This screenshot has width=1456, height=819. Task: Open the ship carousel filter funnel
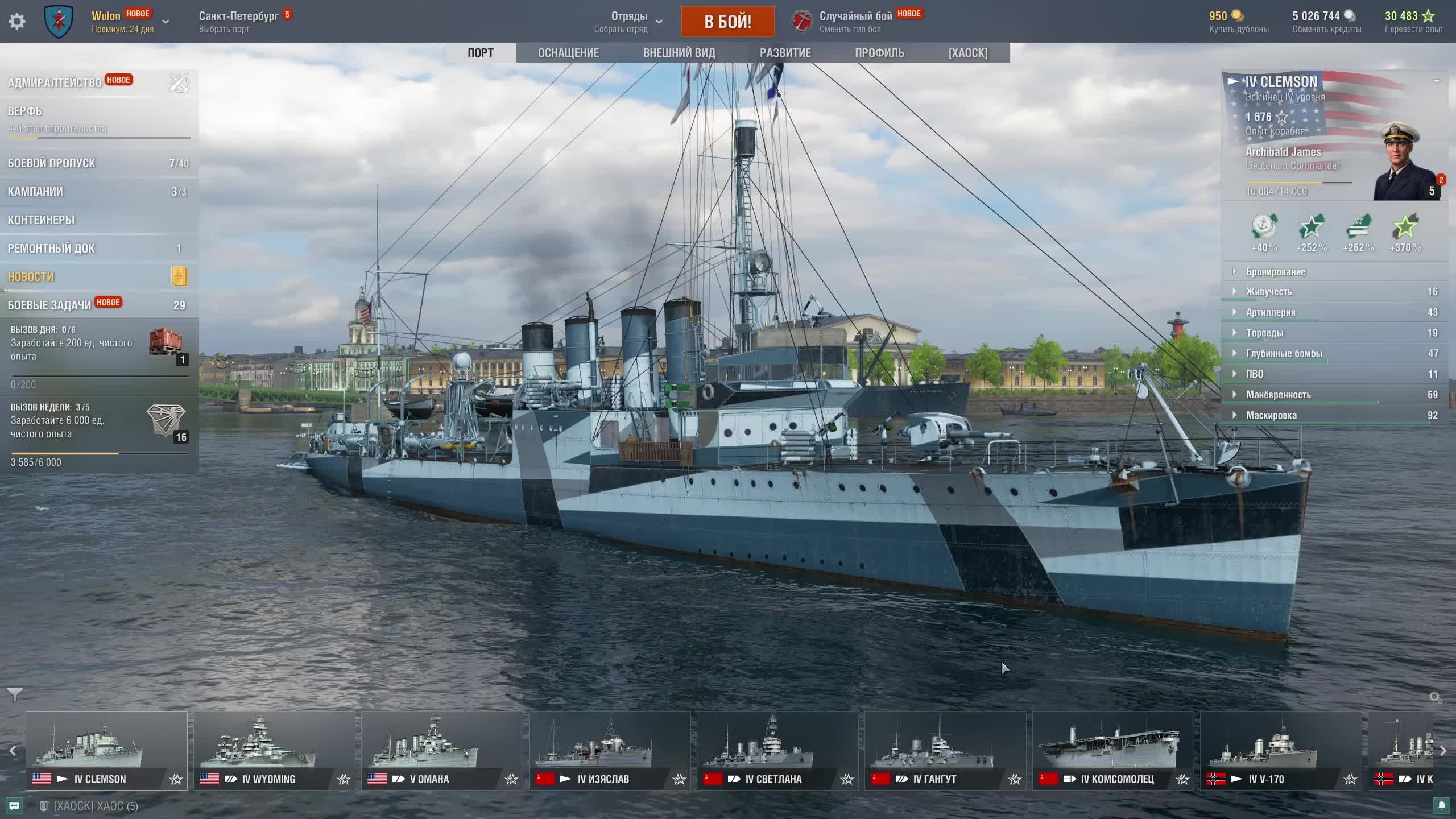coord(15,694)
